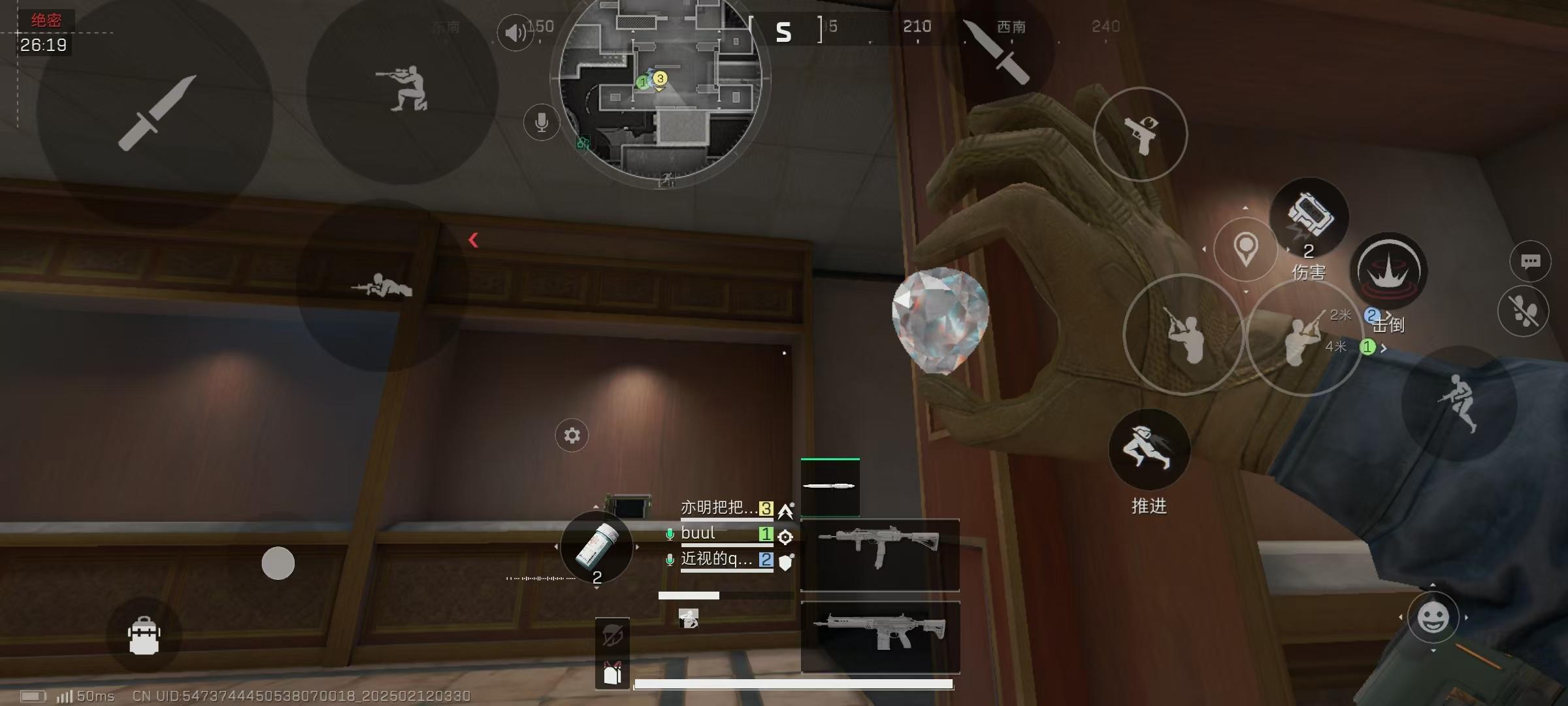This screenshot has height=706, width=1568.
Task: Use the medicine injector quick-use item
Action: point(596,547)
